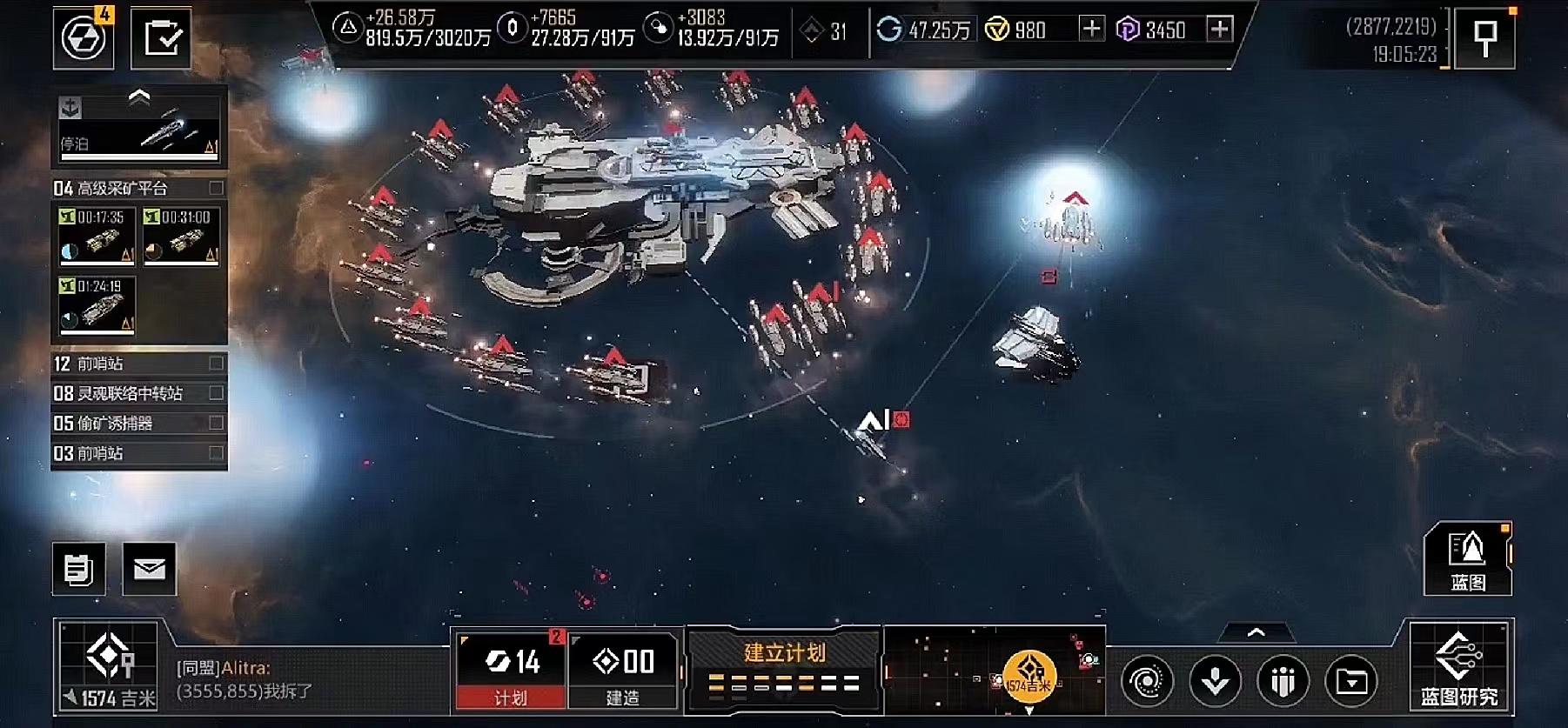
Task: Select the 08 灵魂联络中转站 row
Action: 131,393
